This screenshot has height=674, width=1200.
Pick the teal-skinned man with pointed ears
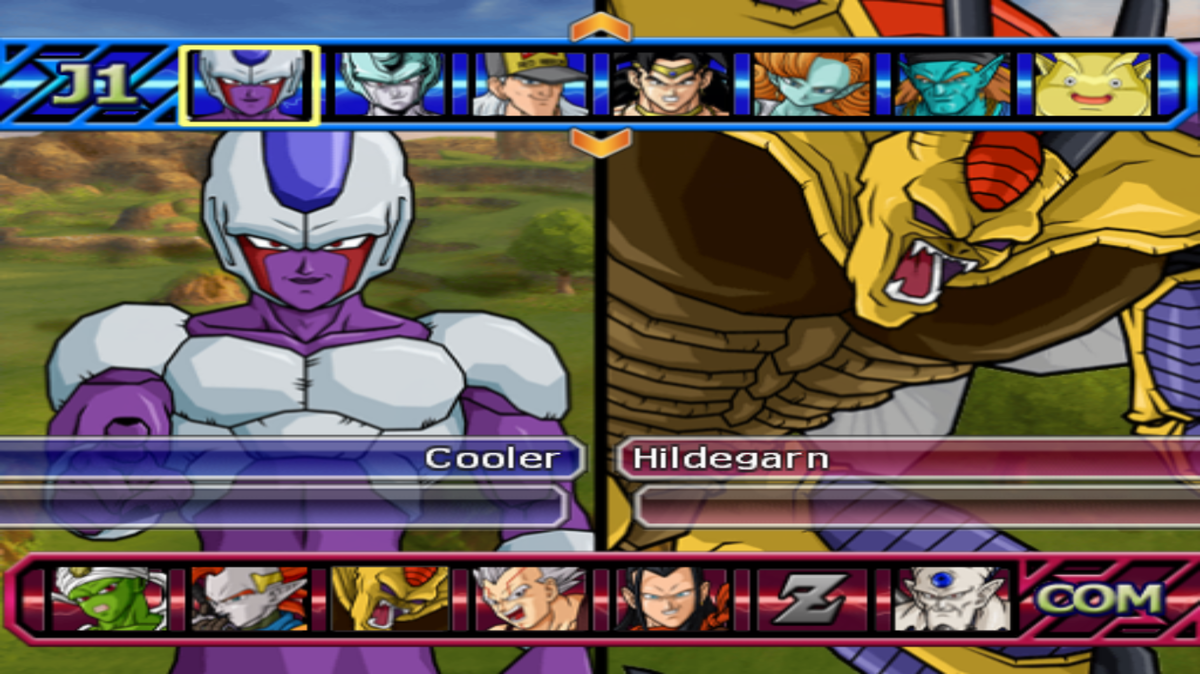tap(951, 85)
